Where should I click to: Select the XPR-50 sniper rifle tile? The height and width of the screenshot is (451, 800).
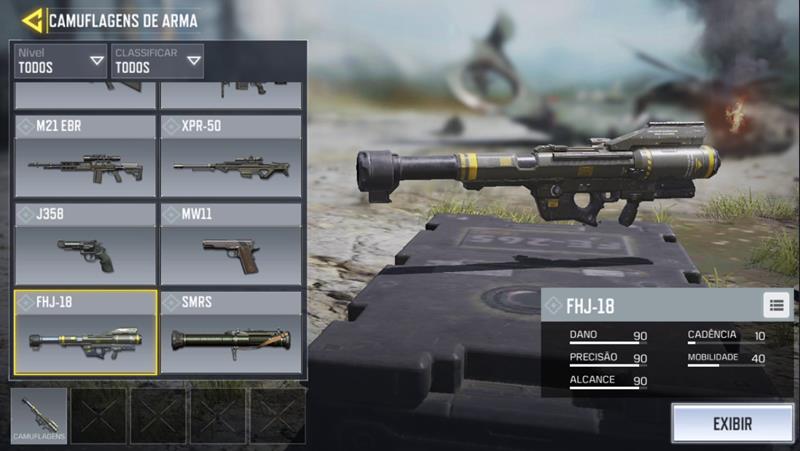pyautogui.click(x=231, y=156)
